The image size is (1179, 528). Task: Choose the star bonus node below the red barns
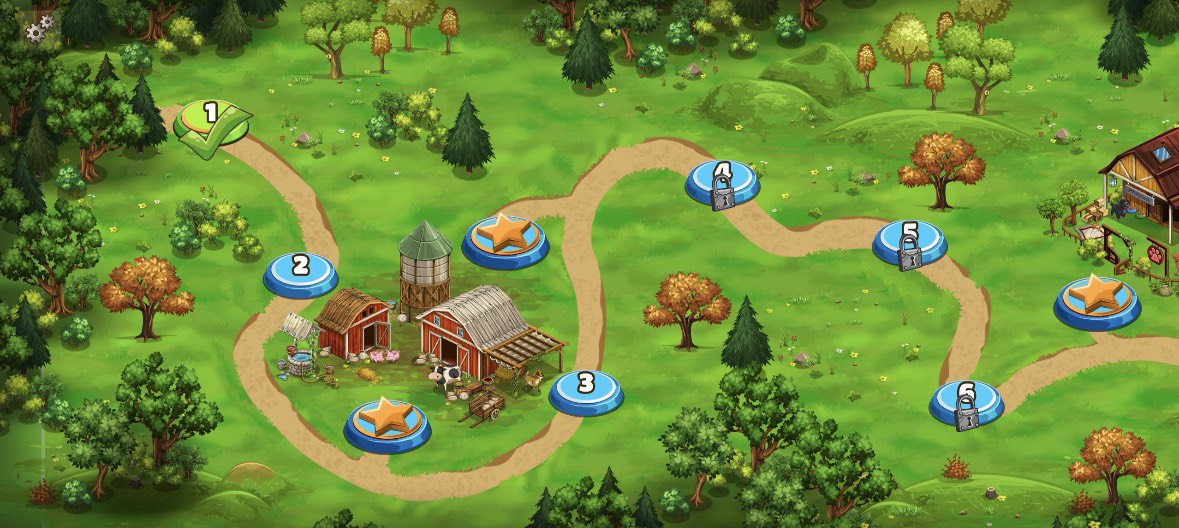[x=387, y=421]
